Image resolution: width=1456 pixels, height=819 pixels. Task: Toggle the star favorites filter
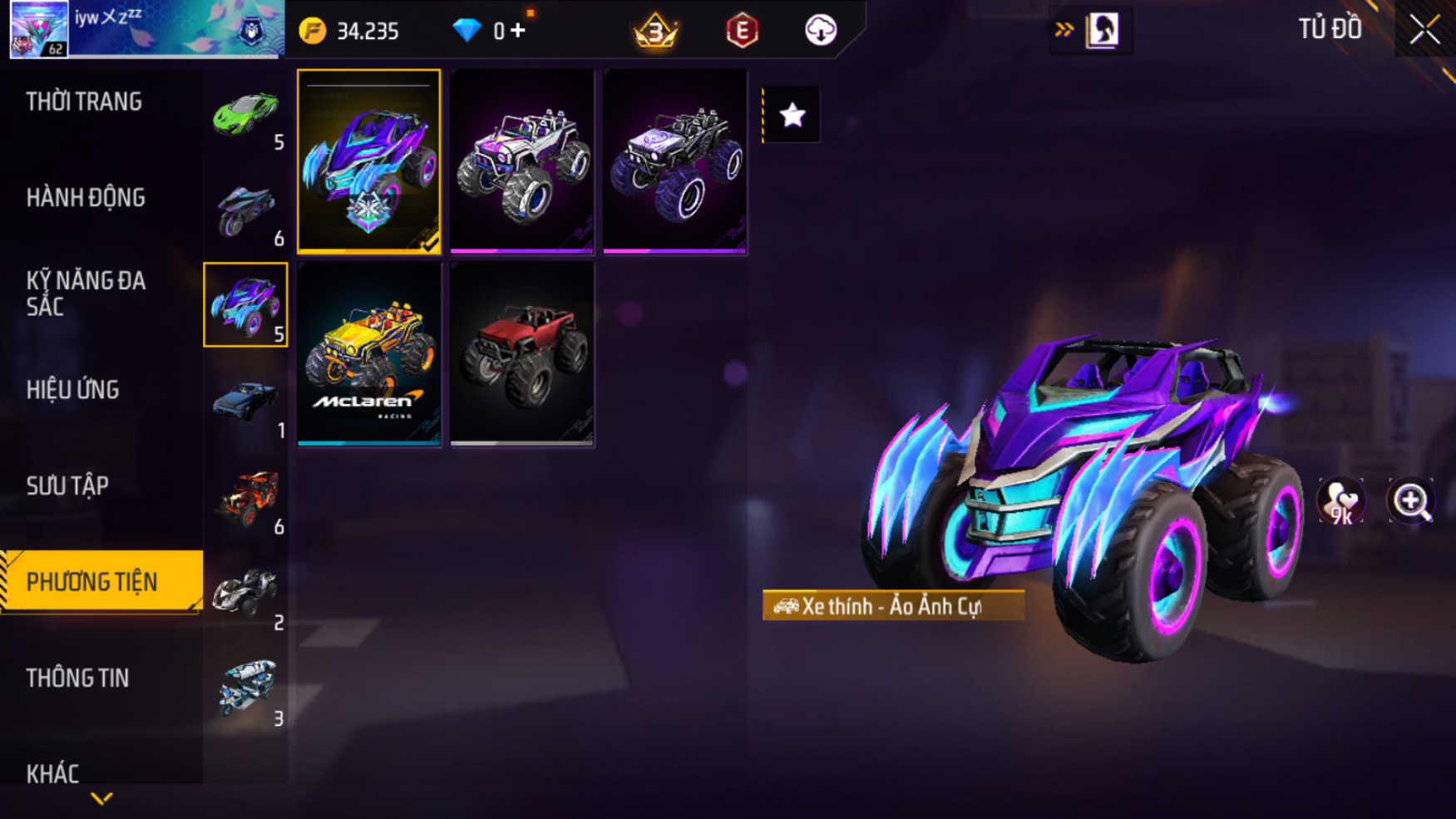792,115
